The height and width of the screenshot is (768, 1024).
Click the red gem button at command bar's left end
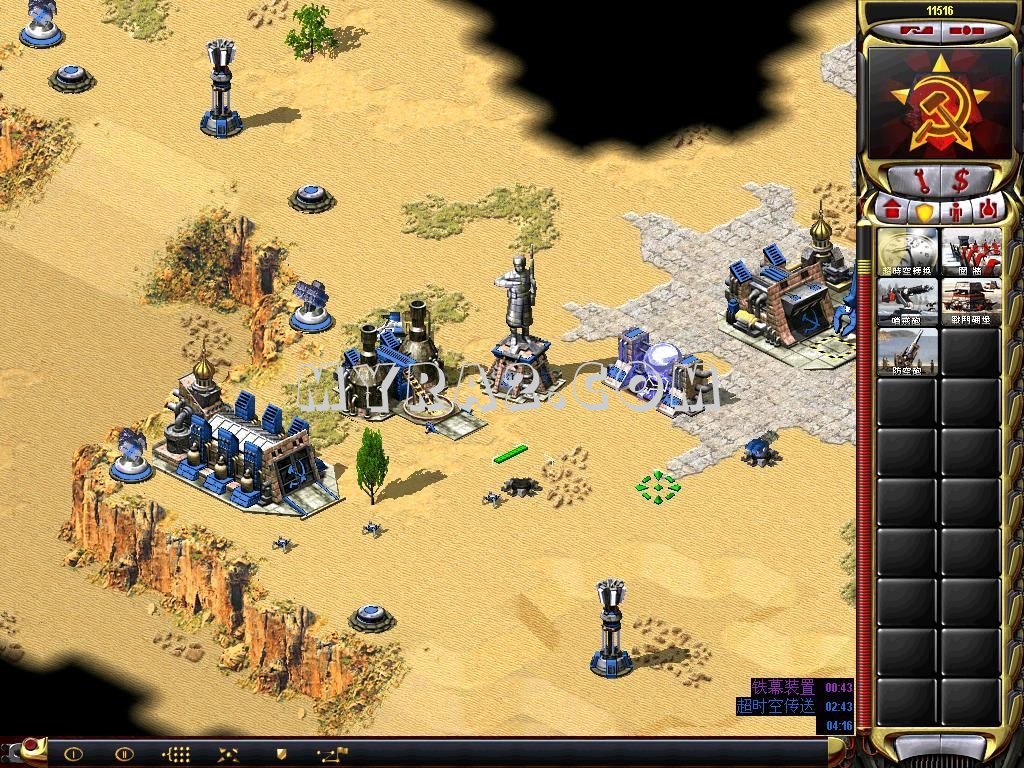[32, 745]
